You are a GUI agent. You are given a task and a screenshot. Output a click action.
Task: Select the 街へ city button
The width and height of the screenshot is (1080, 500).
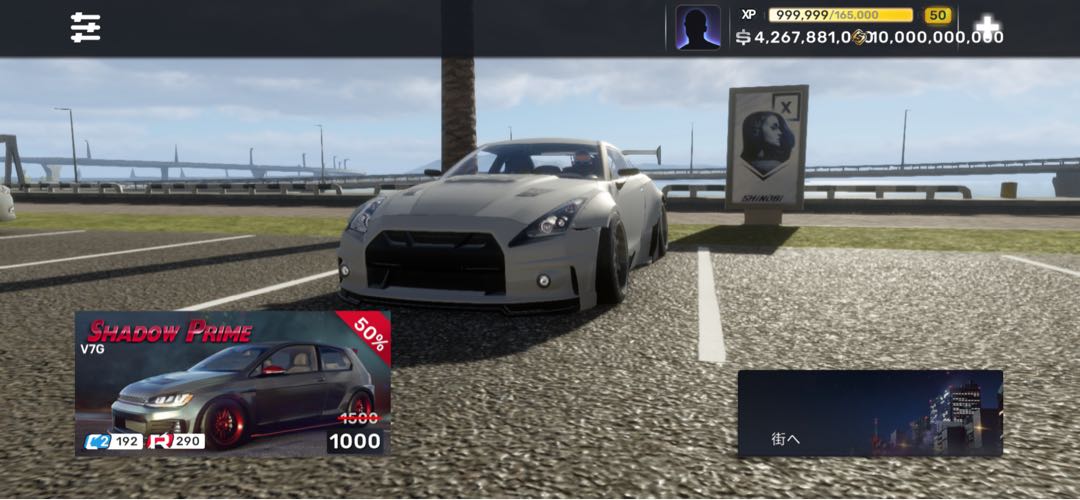870,414
